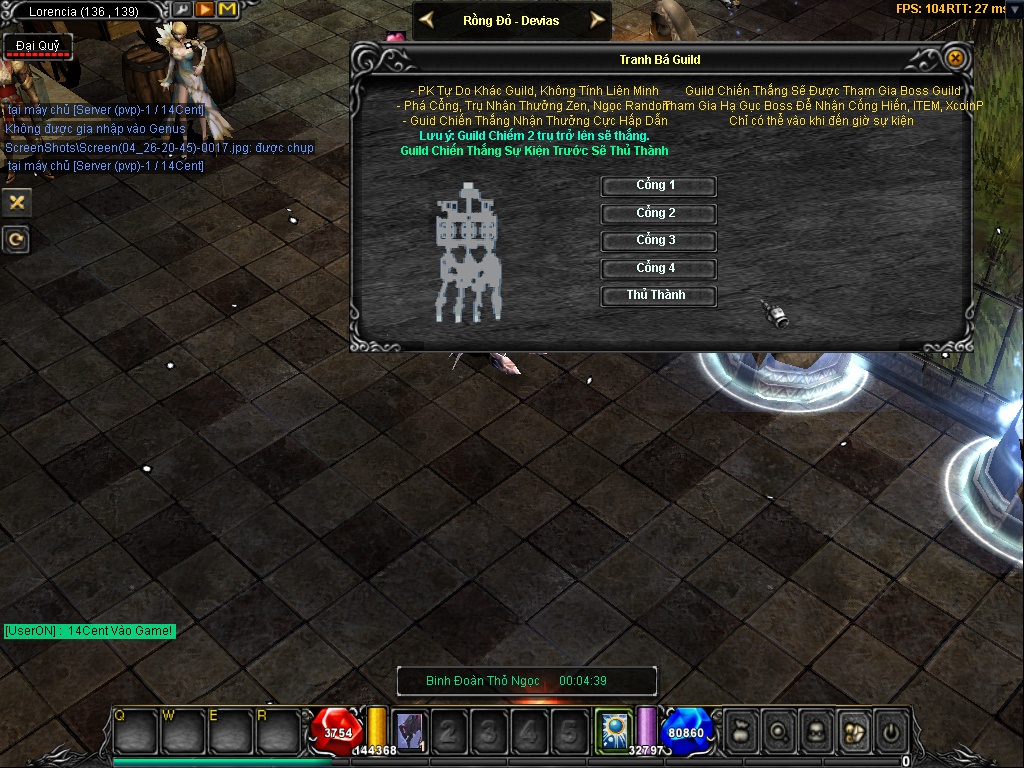Open the wrench settings icon
This screenshot has width=1024, height=768.
point(183,10)
